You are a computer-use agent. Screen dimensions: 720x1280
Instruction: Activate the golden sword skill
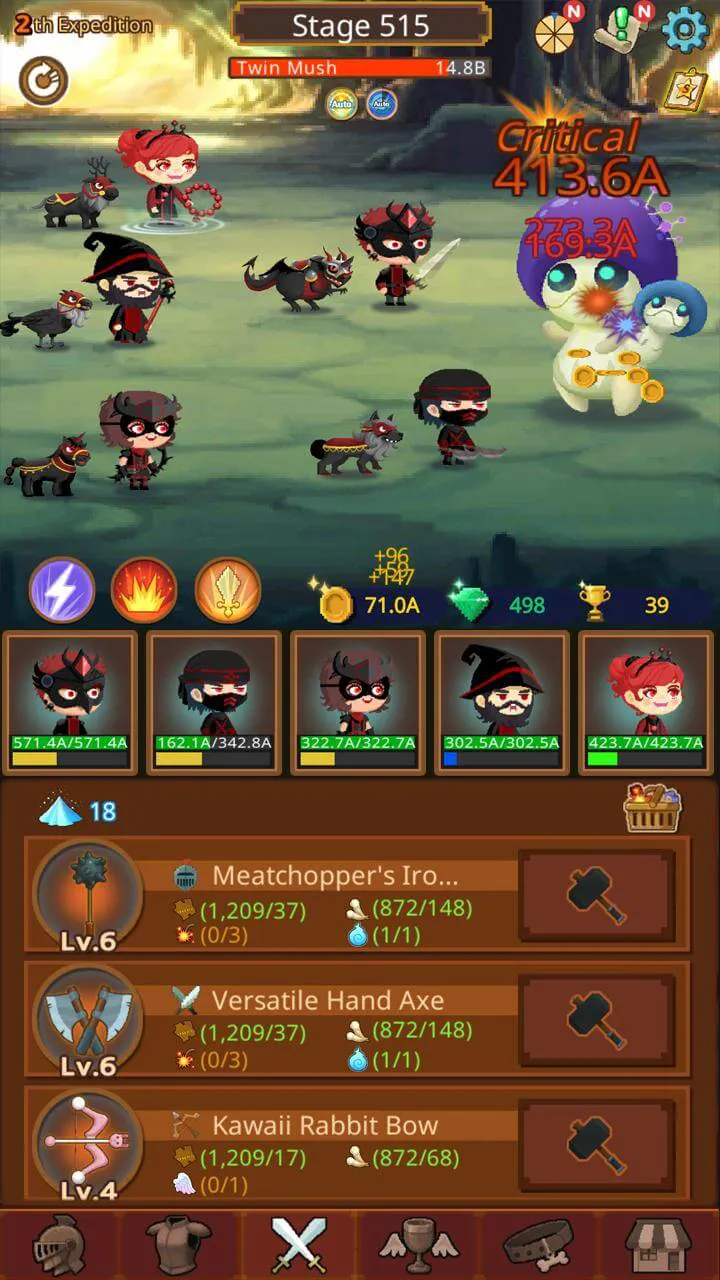point(227,590)
